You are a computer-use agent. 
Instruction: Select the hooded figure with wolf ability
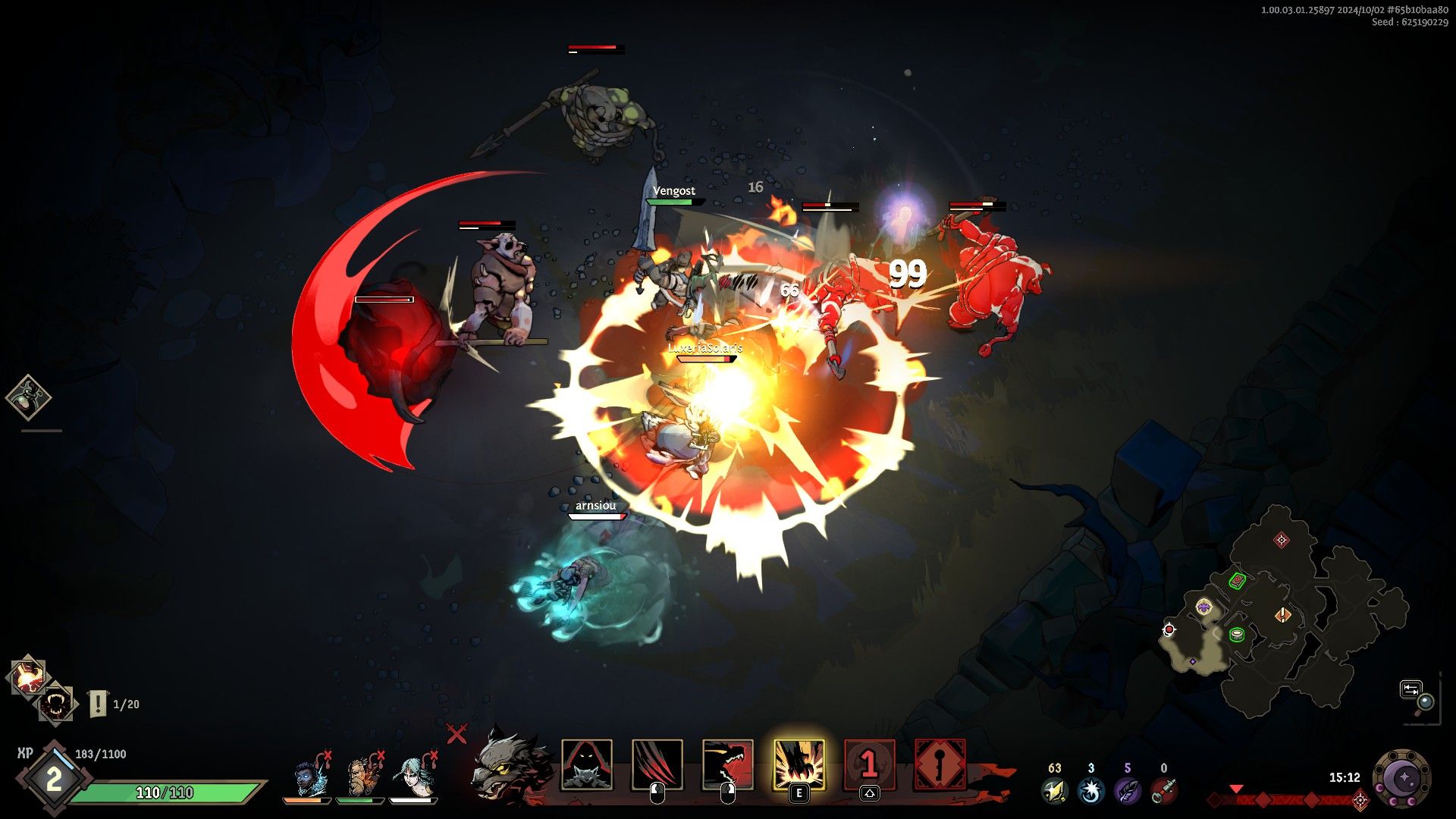[586, 765]
